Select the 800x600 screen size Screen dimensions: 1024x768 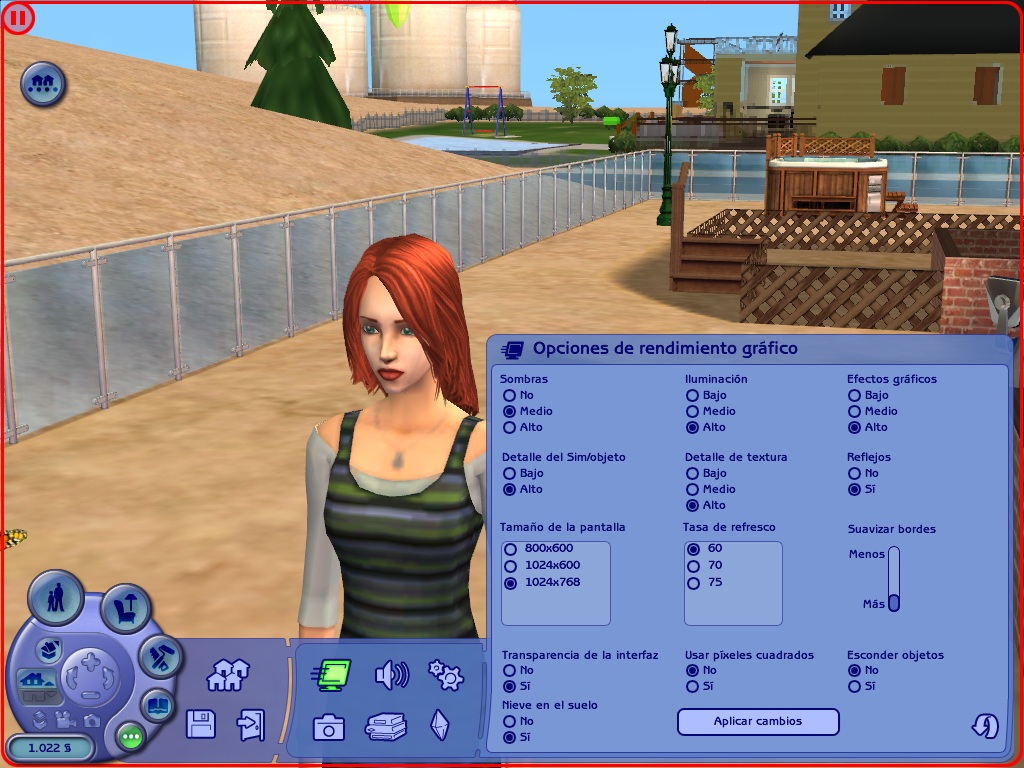(512, 548)
